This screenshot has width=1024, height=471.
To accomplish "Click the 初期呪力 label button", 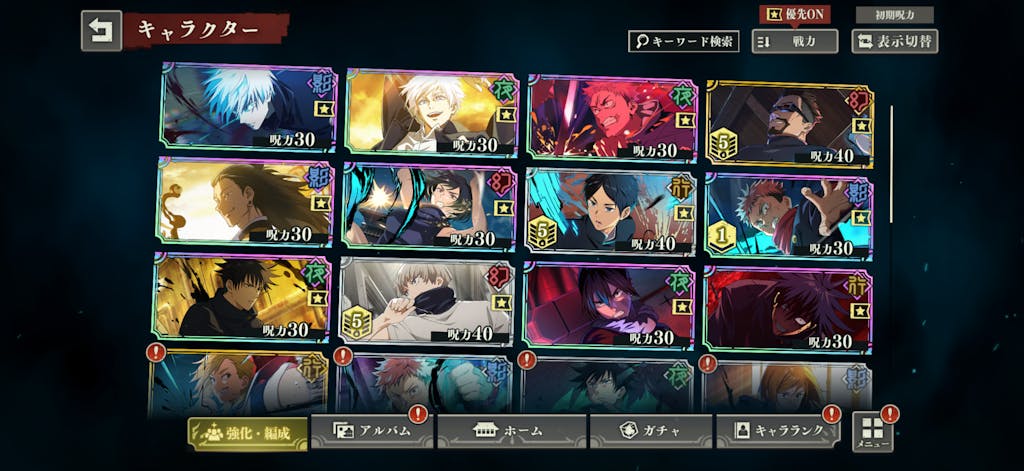I will tap(894, 14).
